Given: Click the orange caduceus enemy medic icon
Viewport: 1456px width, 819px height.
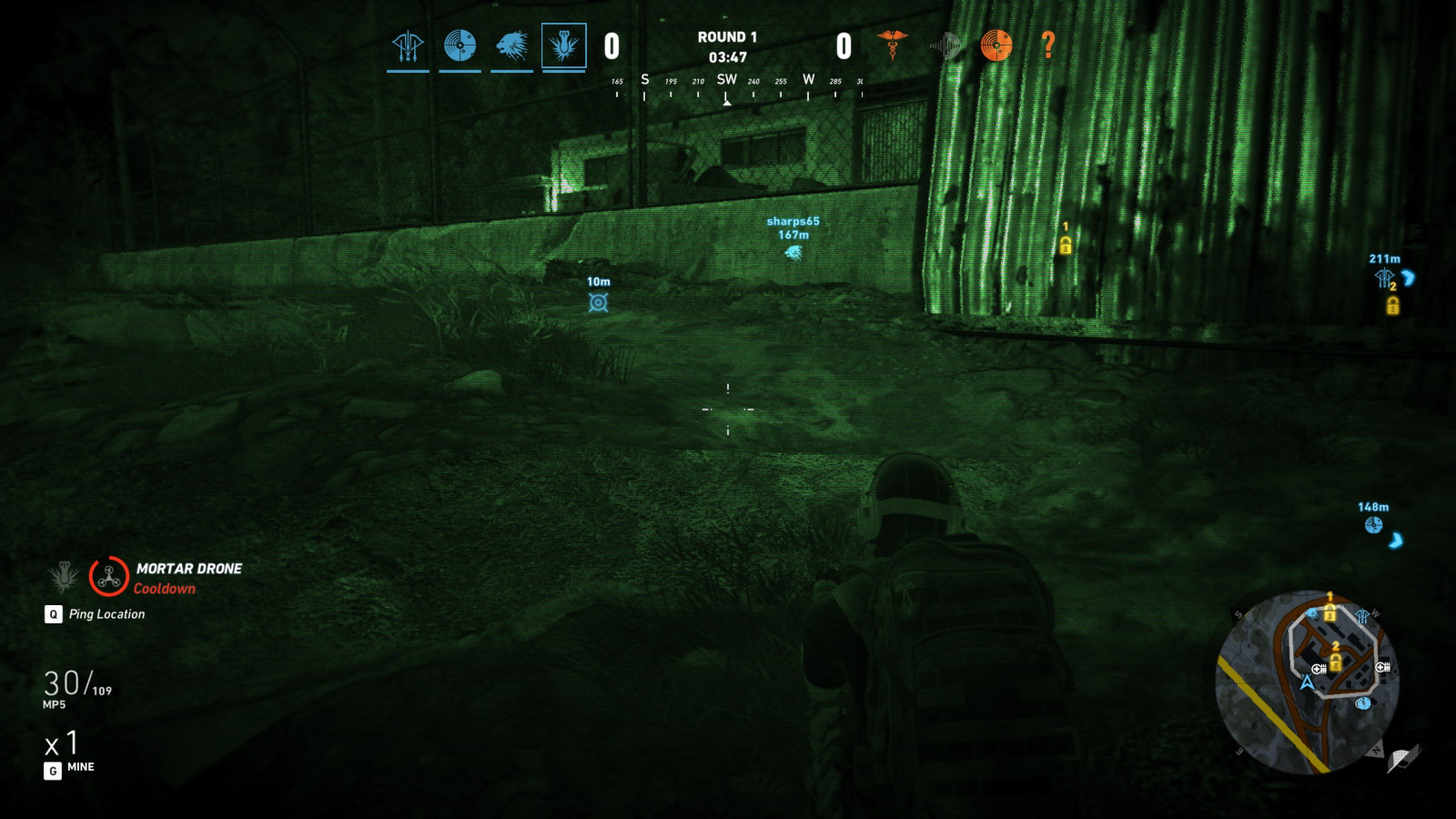Looking at the screenshot, I should [892, 45].
